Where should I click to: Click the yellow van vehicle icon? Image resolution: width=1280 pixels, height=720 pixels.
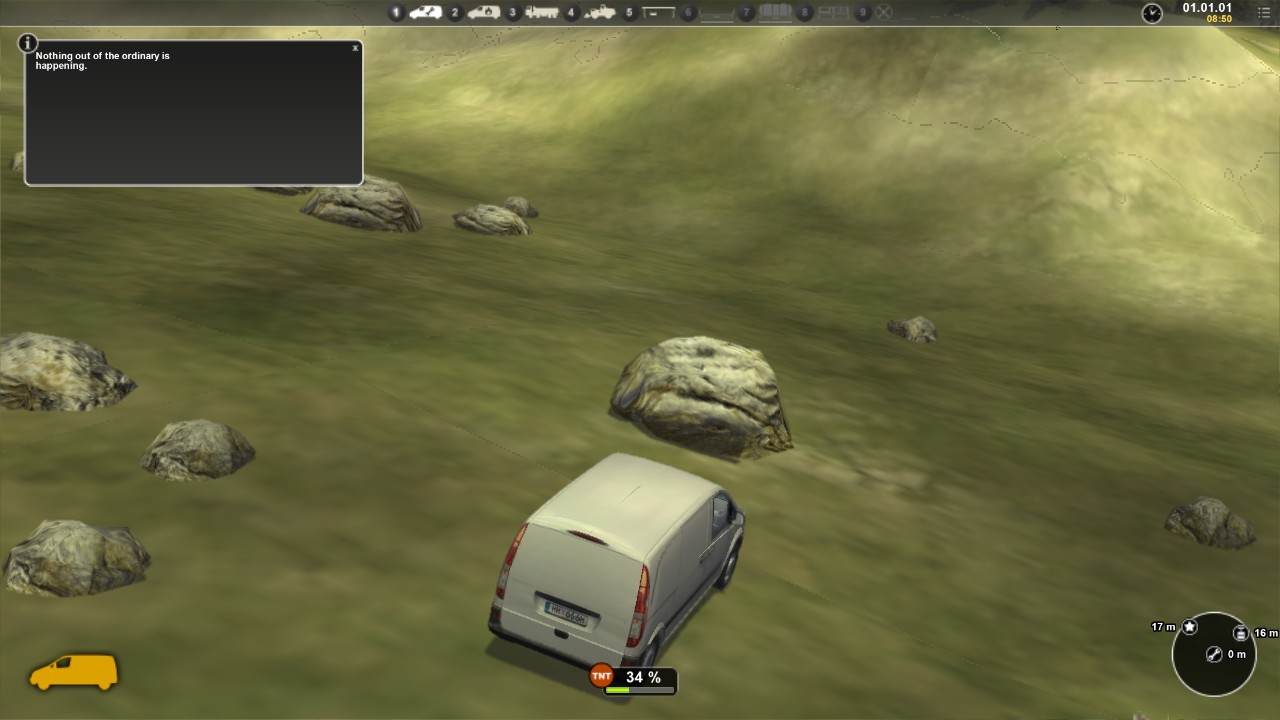73,672
